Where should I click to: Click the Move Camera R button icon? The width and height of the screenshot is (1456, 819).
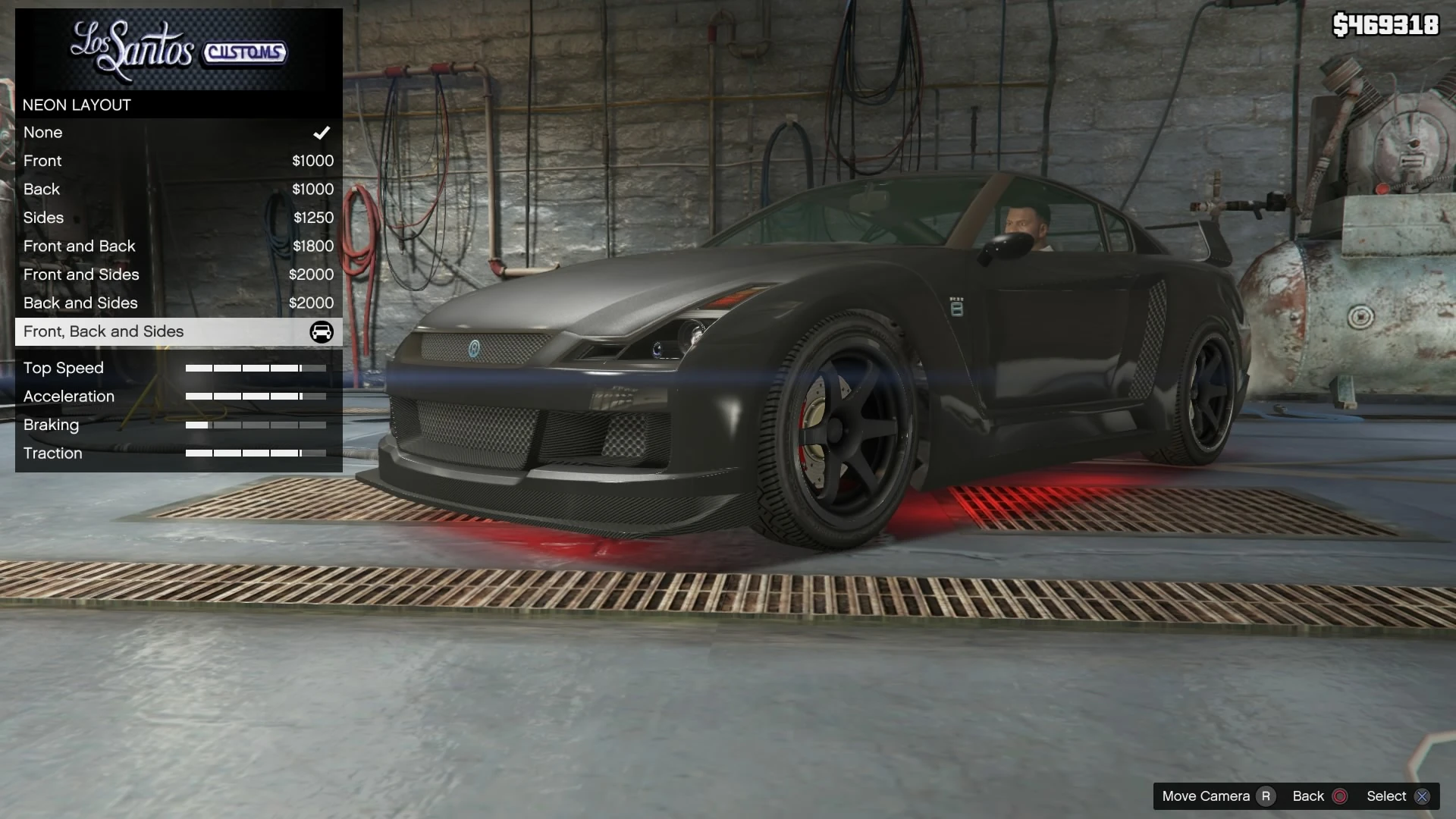click(x=1266, y=796)
